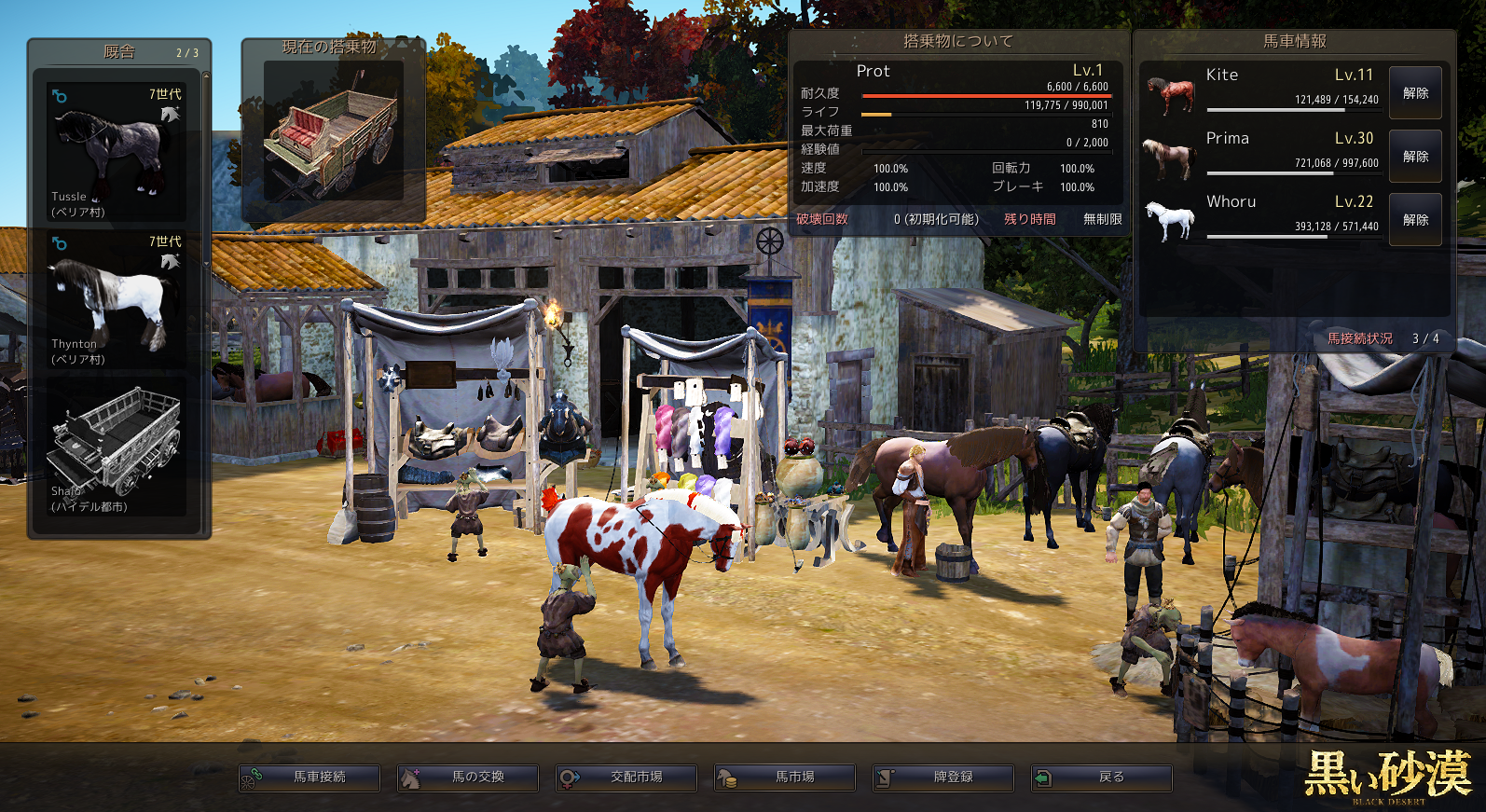This screenshot has width=1486, height=812.
Task: Detach Prima using its 解除 button
Action: (1415, 157)
